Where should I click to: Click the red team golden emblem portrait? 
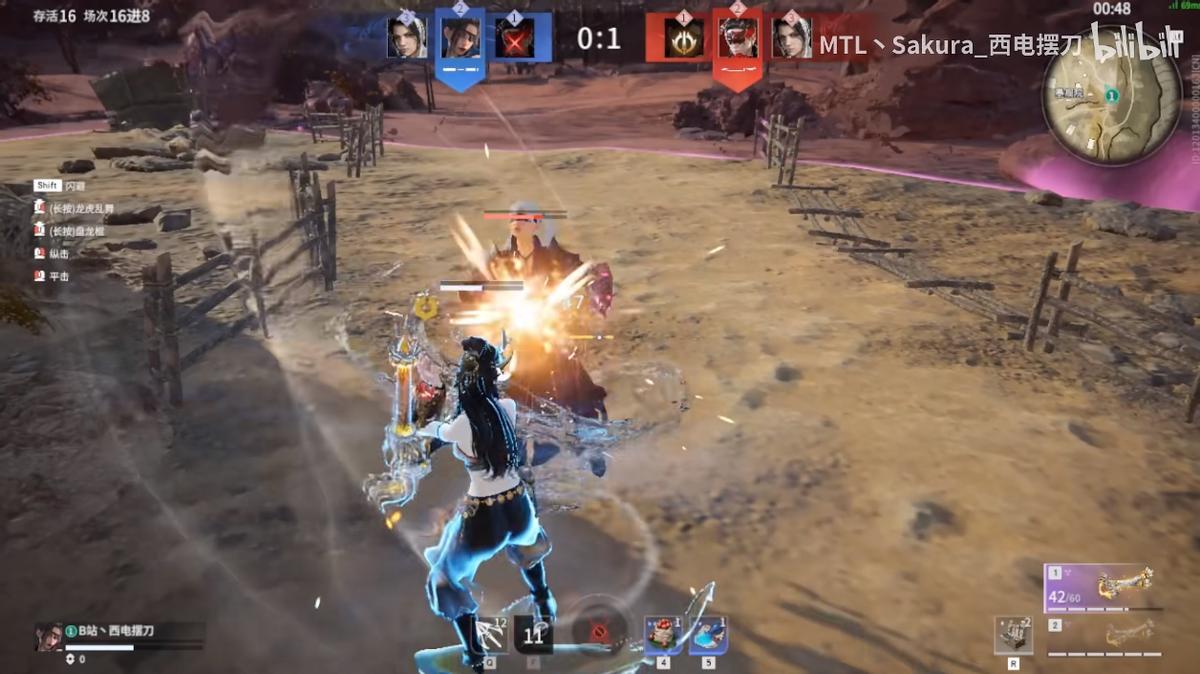click(685, 38)
